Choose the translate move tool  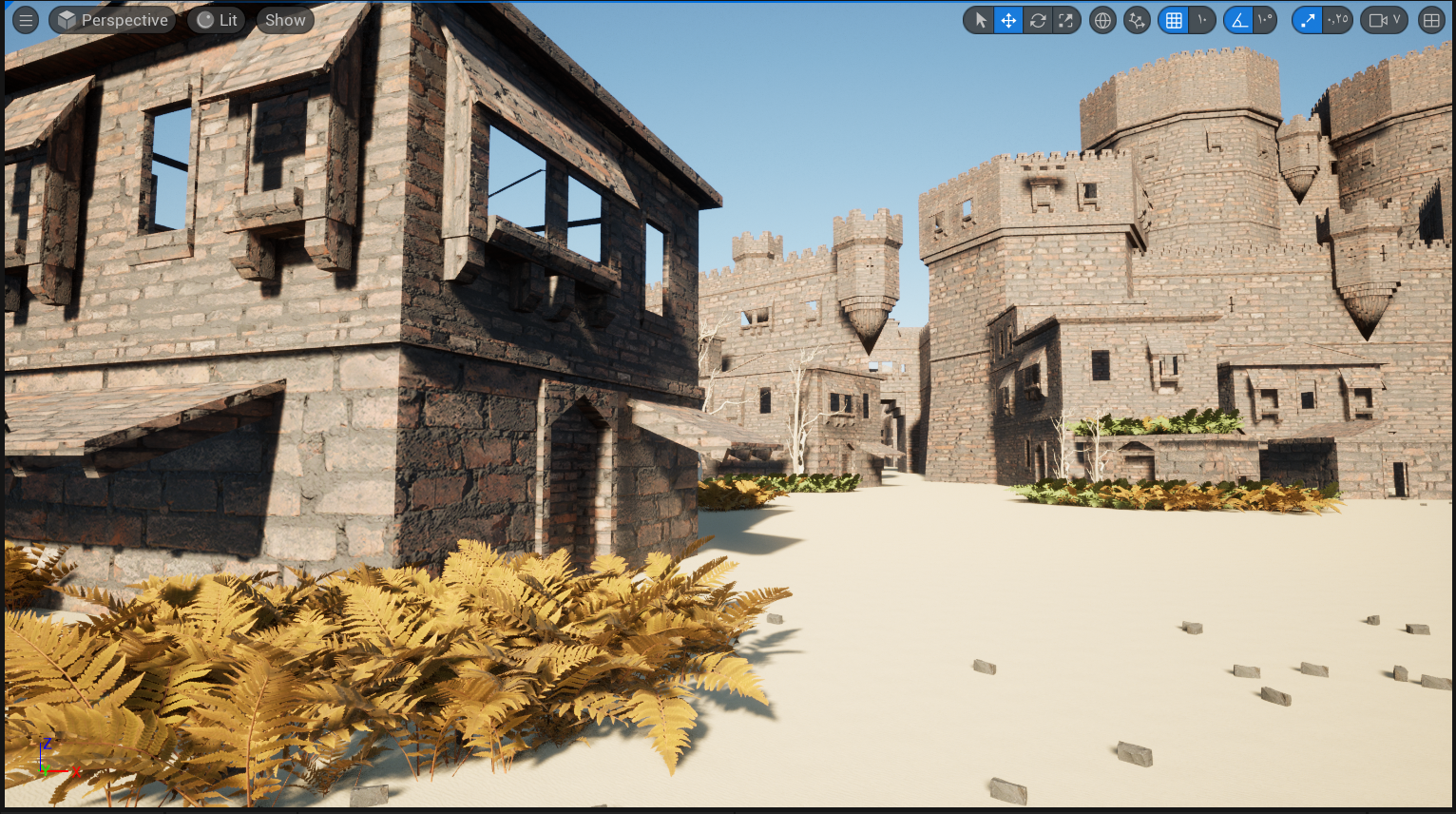coord(1008,20)
